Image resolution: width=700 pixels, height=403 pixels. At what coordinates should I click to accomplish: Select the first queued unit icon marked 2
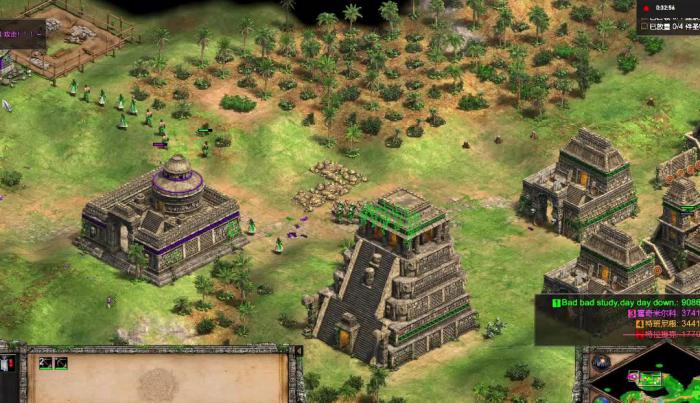45,363
